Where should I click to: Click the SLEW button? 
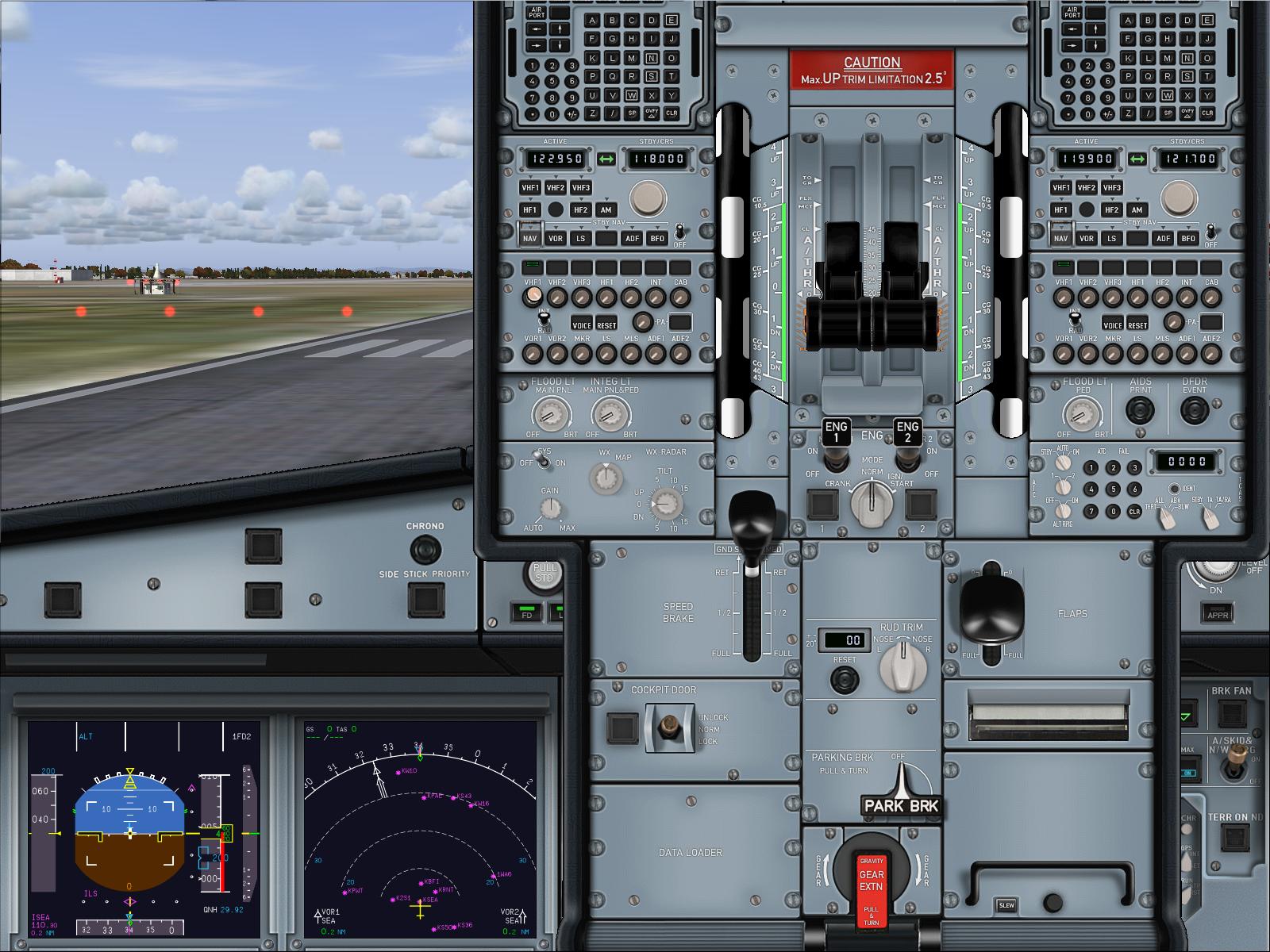tap(1006, 905)
